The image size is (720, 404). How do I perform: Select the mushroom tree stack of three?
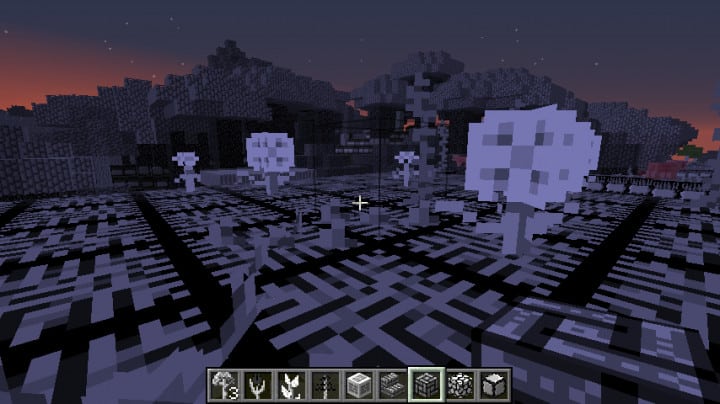coord(222,384)
